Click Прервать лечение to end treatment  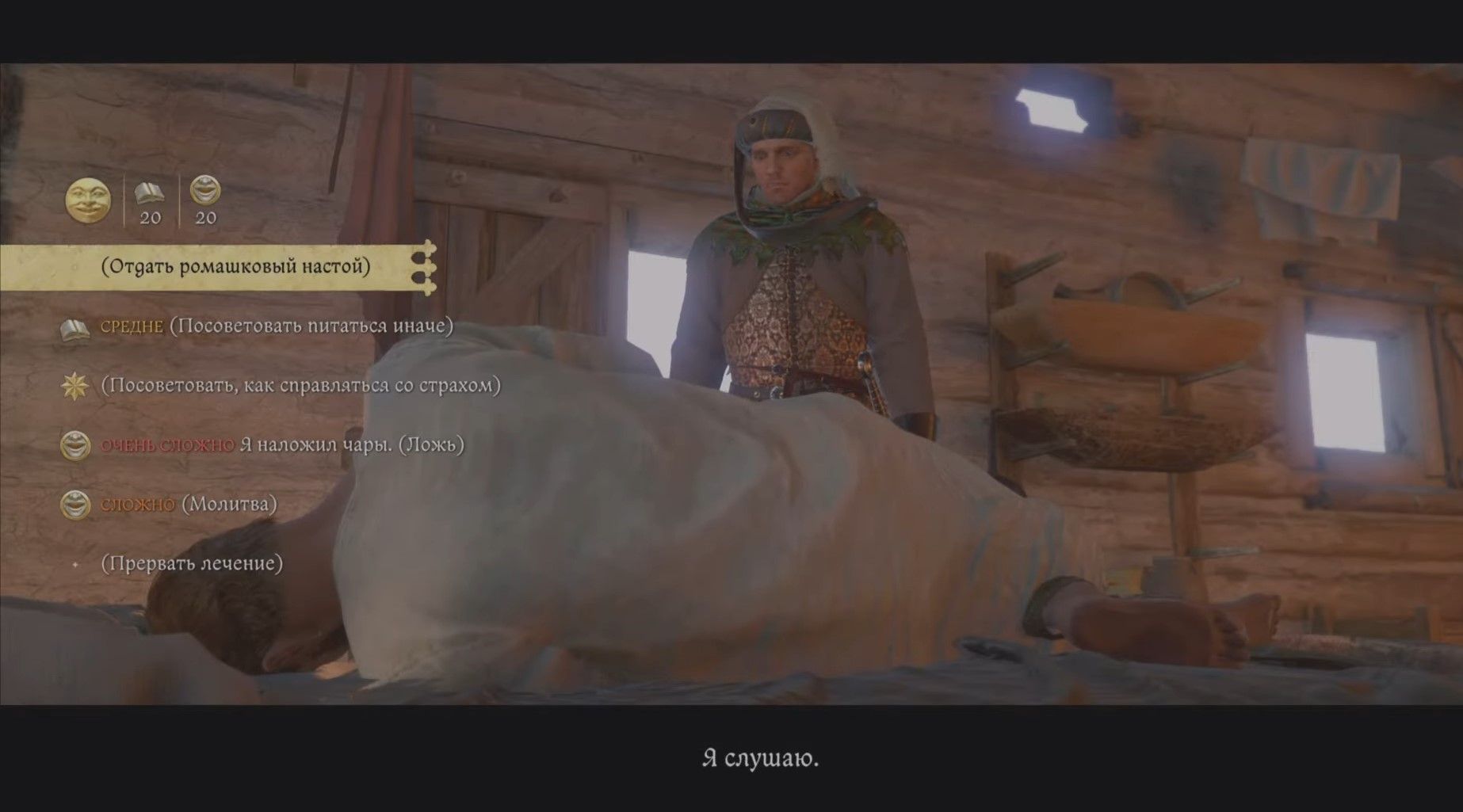pyautogui.click(x=190, y=562)
